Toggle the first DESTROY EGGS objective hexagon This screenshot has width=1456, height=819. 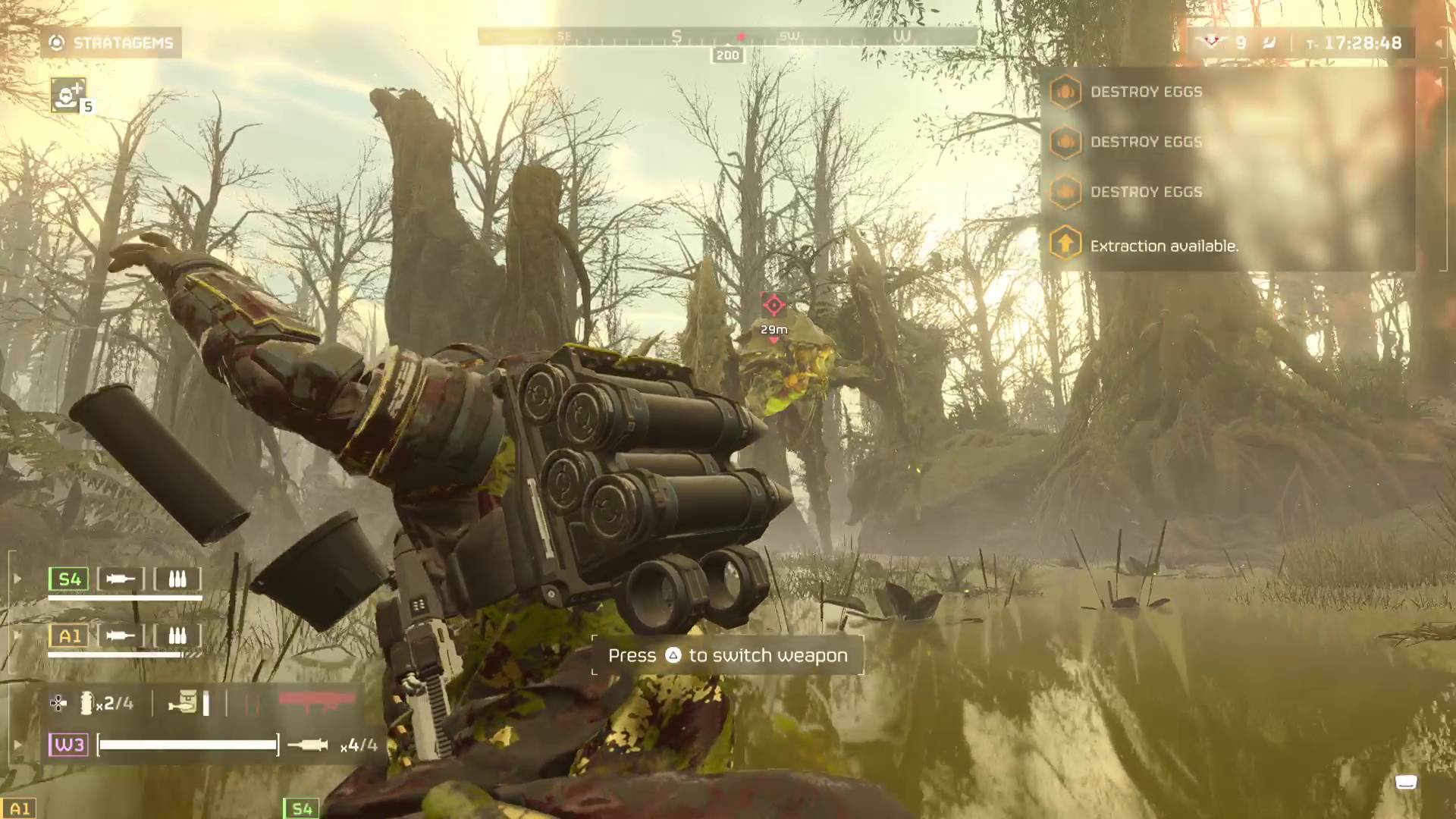tap(1066, 91)
